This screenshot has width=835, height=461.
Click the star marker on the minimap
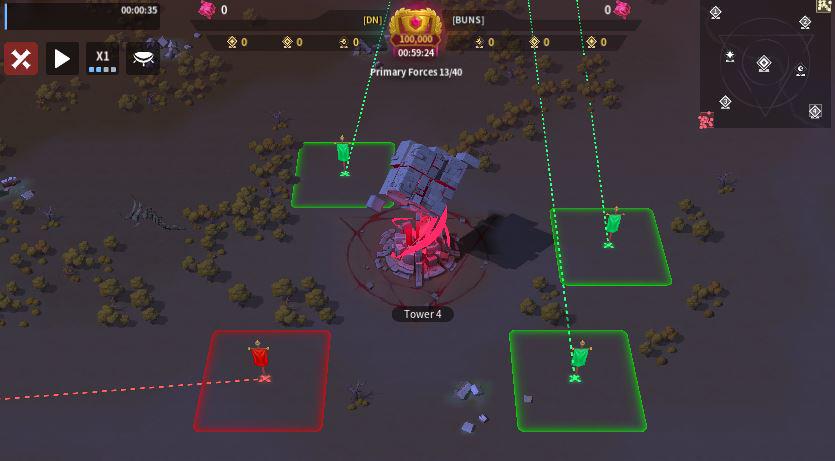[x=731, y=56]
